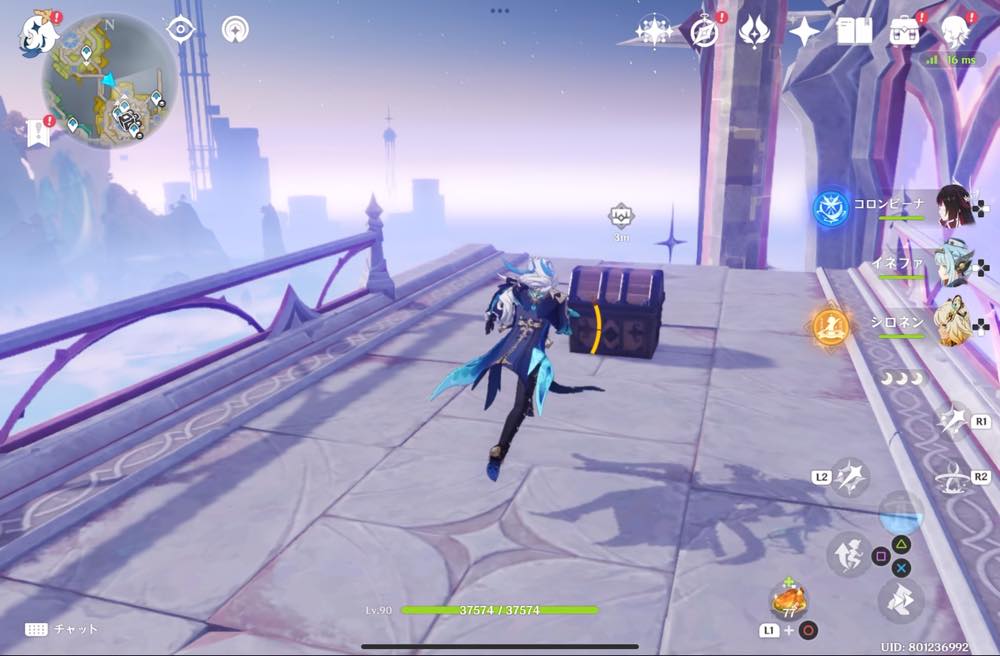This screenshot has height=656, width=1000.
Task: Open the open-book Adventurer Handbook icon
Action: 854,31
